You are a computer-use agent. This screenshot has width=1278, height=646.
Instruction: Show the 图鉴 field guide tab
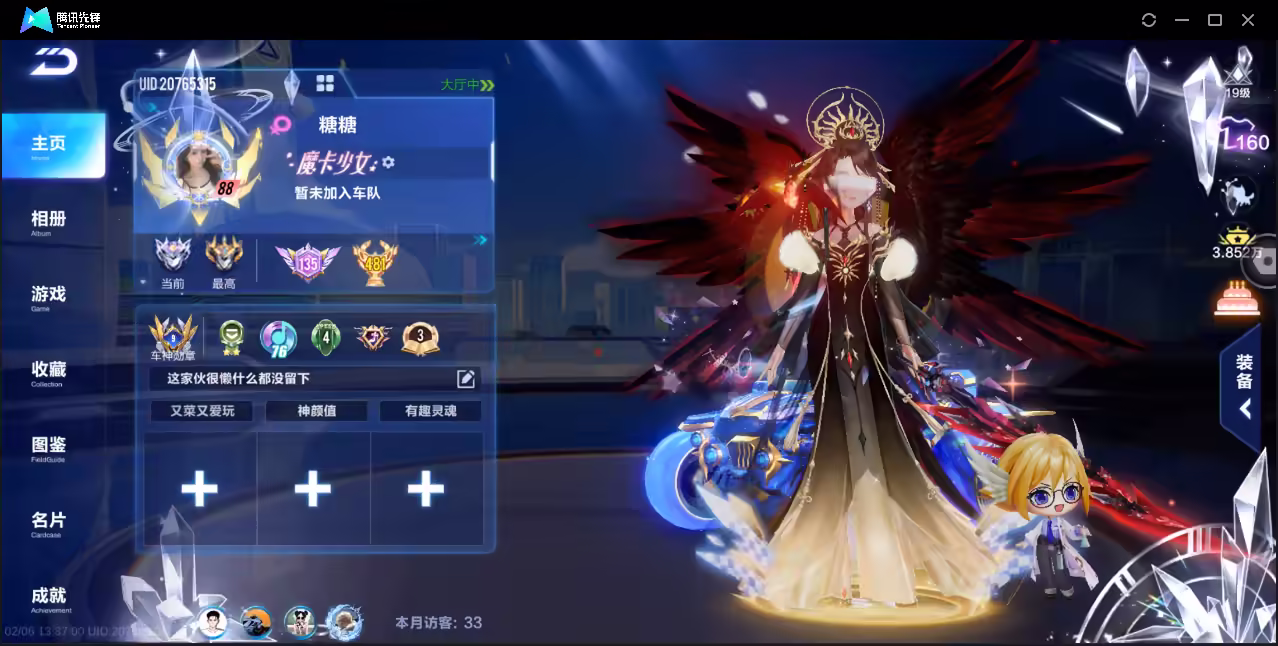click(49, 447)
